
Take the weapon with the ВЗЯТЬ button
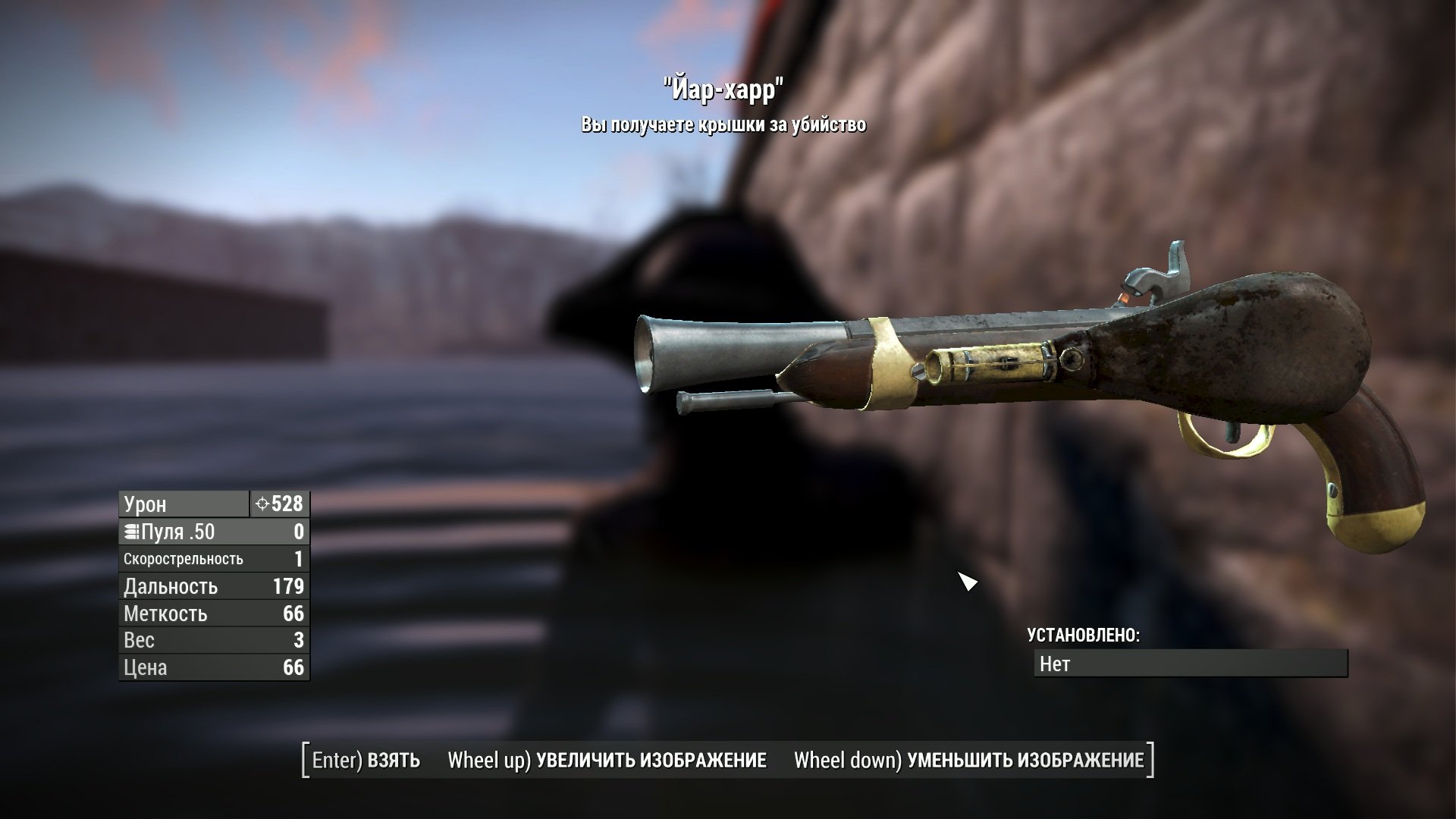366,761
